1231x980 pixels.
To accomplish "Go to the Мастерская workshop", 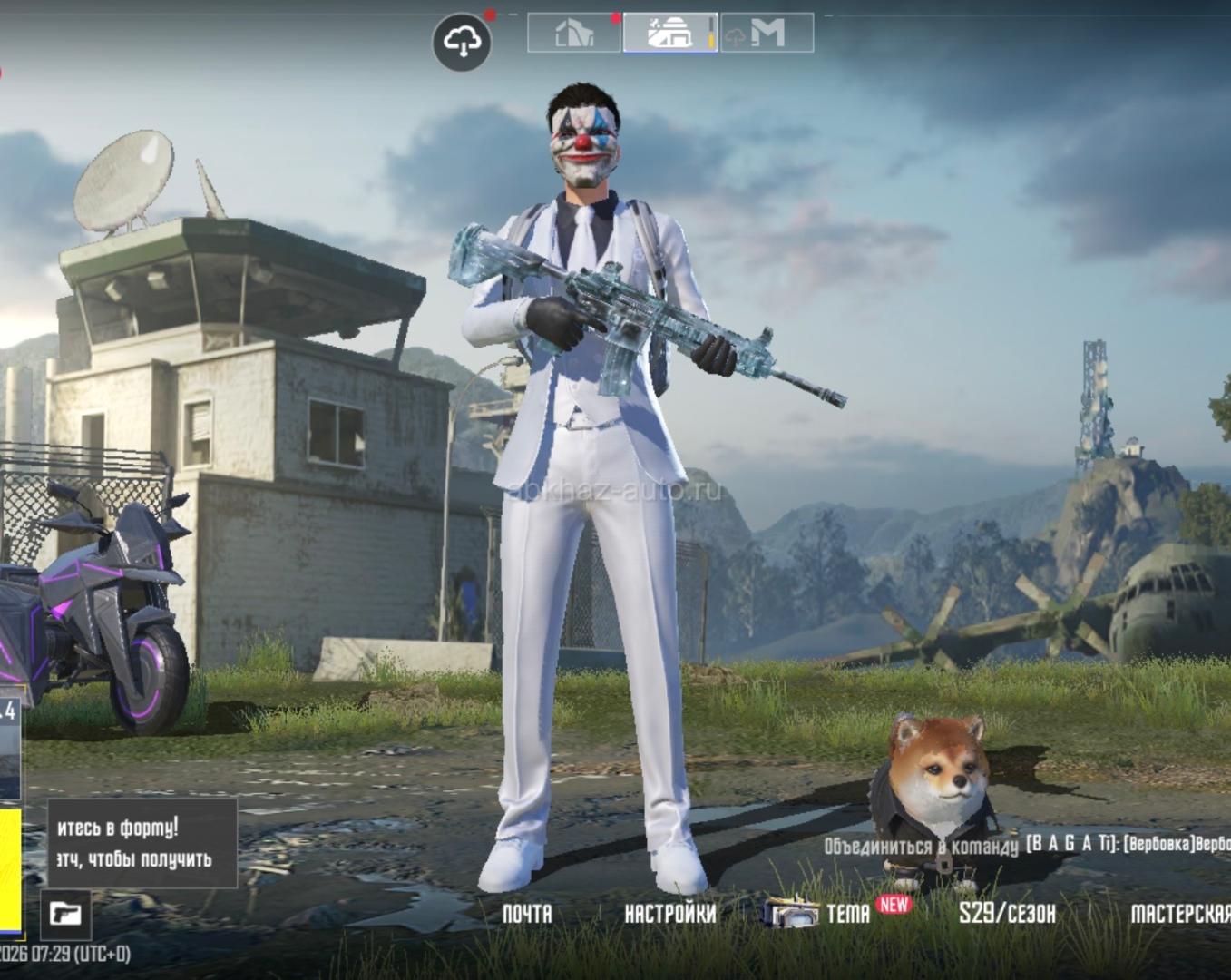I will click(1179, 913).
